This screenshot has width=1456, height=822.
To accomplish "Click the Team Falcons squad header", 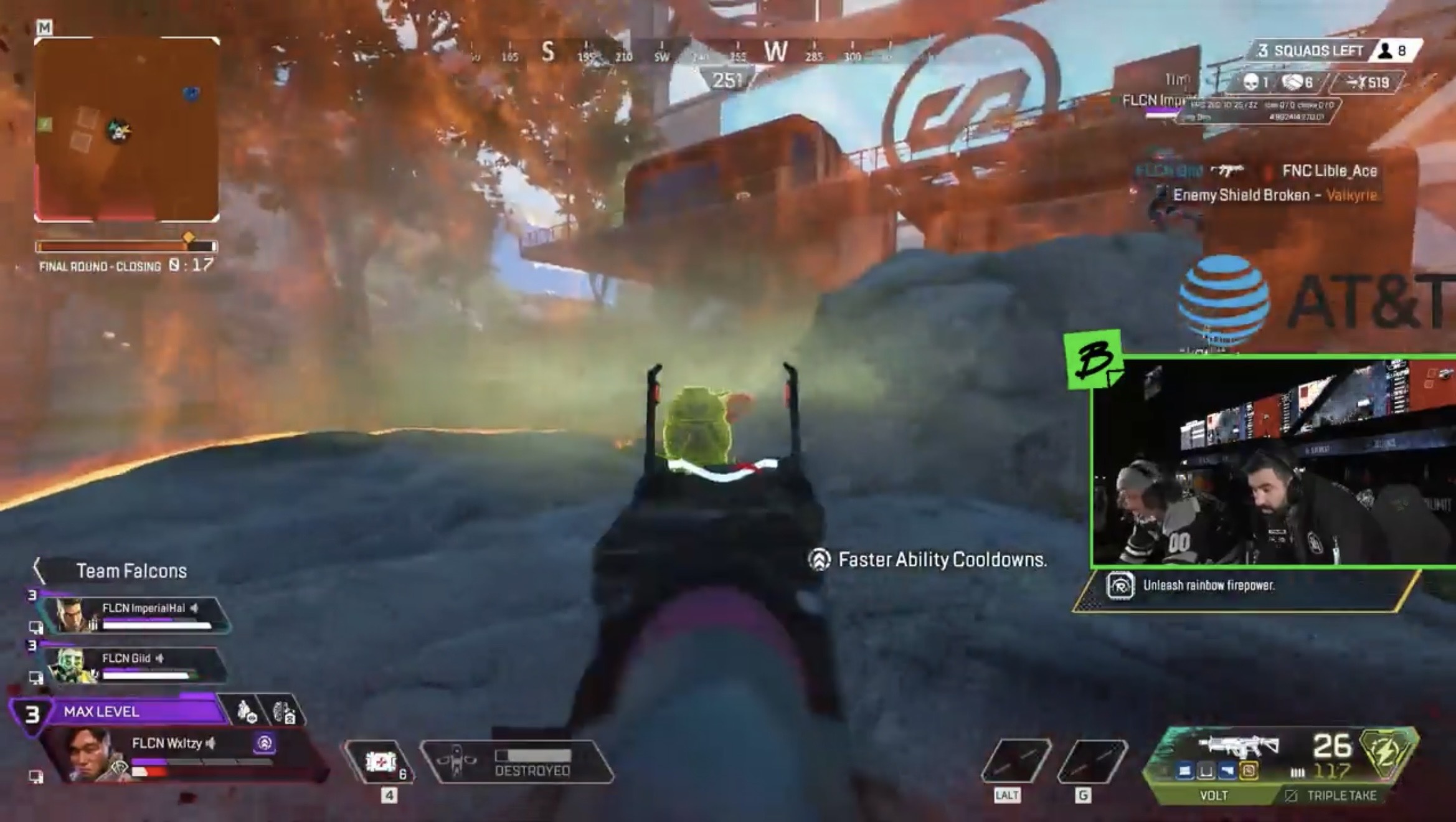I will pos(131,571).
